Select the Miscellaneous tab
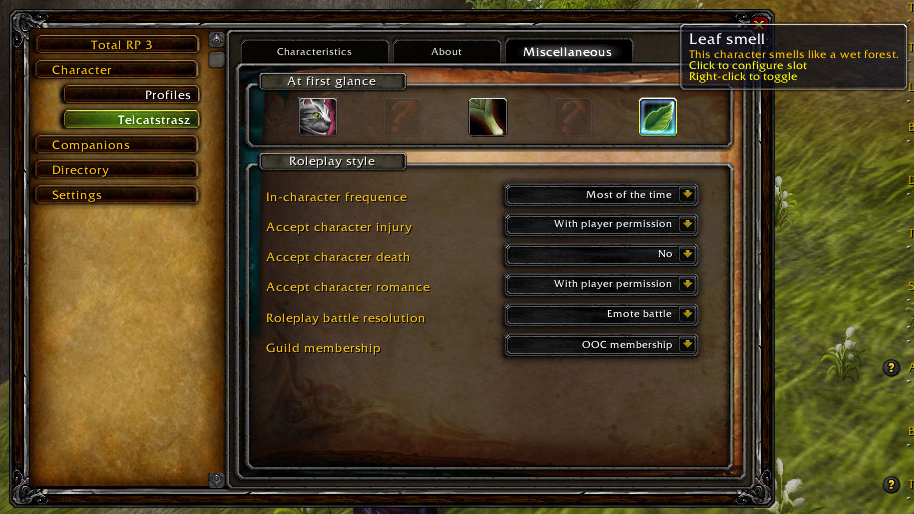 pyautogui.click(x=567, y=52)
